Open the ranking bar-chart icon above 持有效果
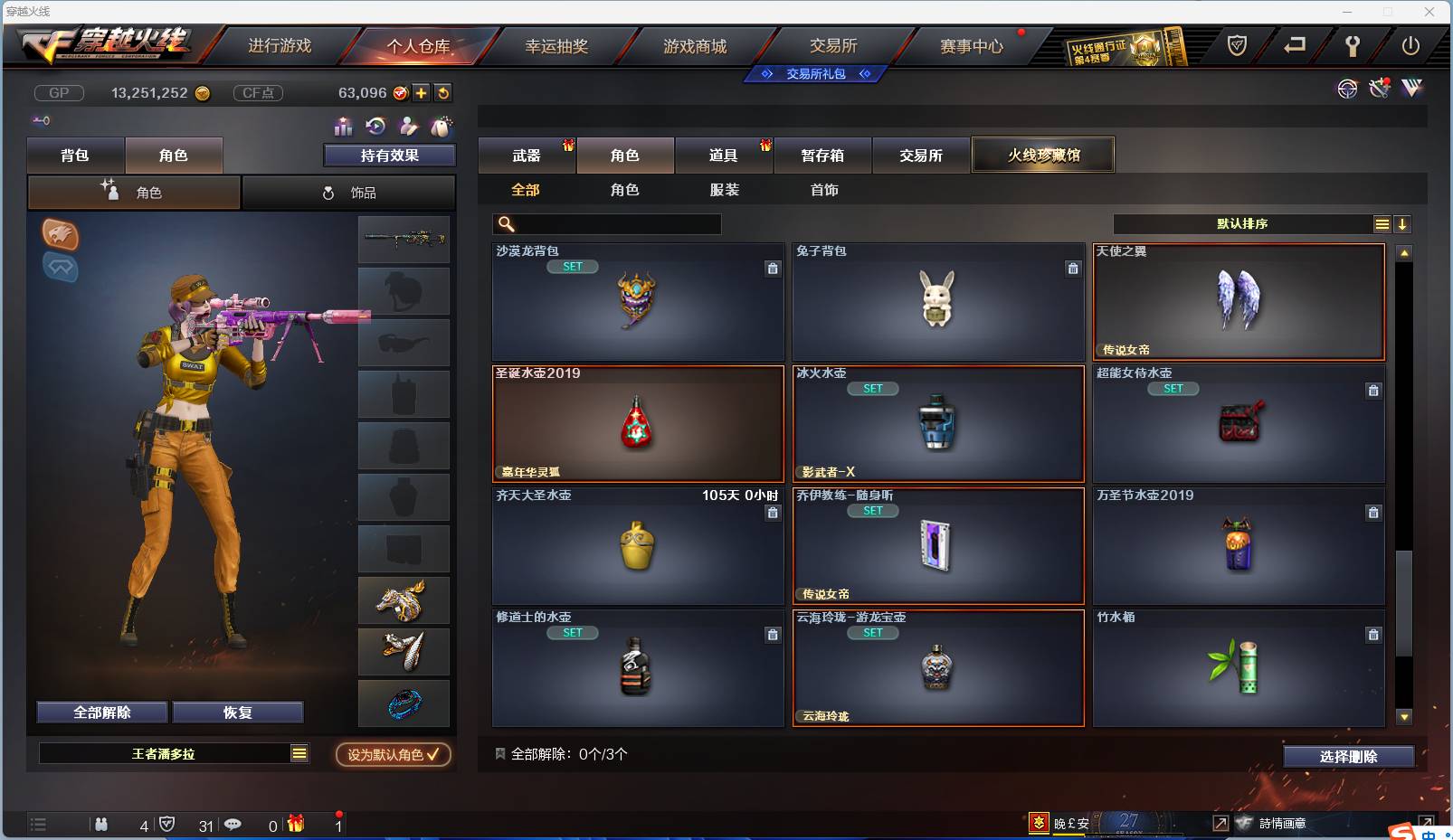1453x840 pixels. 342,127
